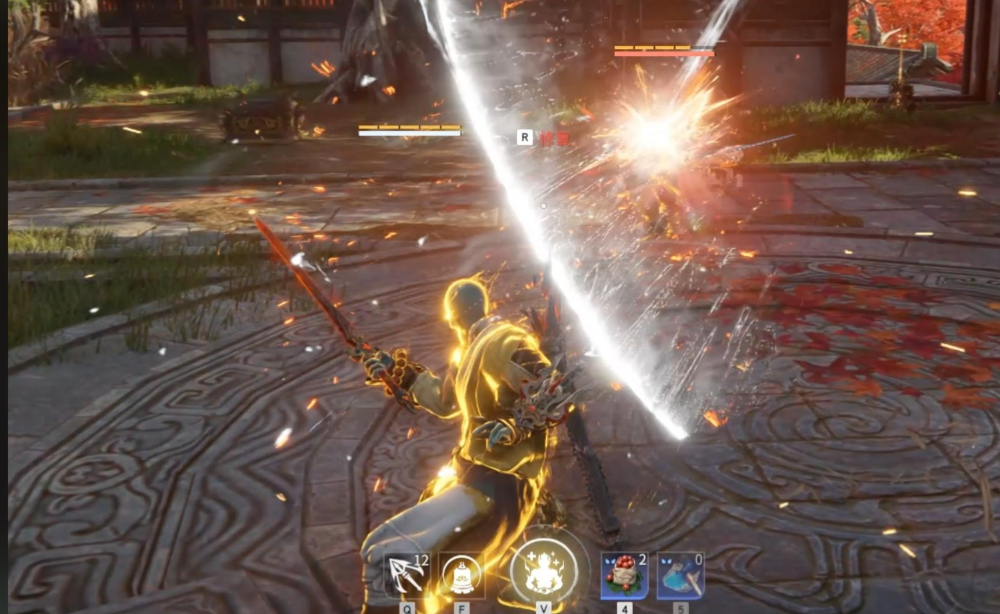Activate the golden bell skill

coord(461,575)
